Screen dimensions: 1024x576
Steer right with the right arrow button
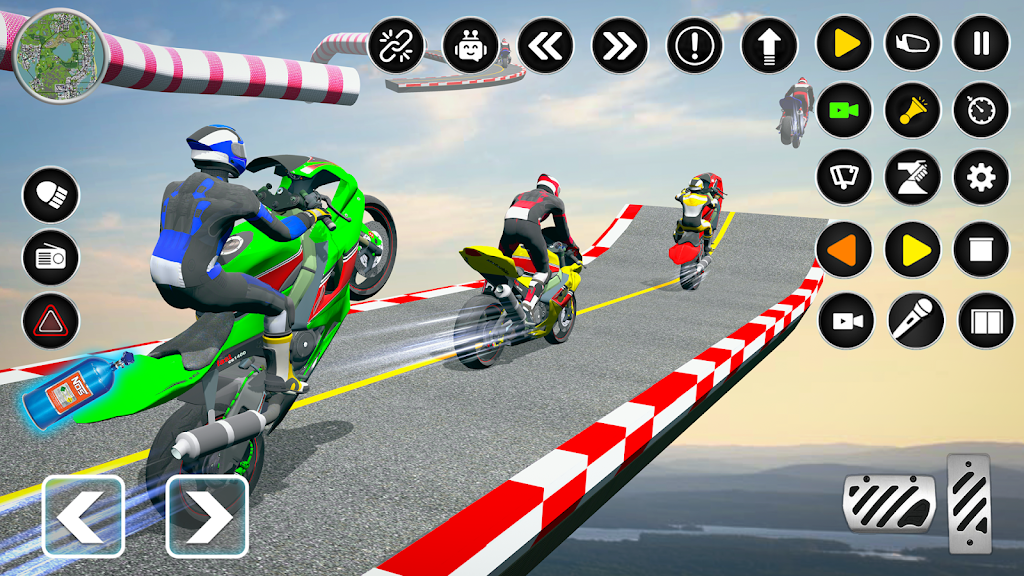pyautogui.click(x=207, y=516)
